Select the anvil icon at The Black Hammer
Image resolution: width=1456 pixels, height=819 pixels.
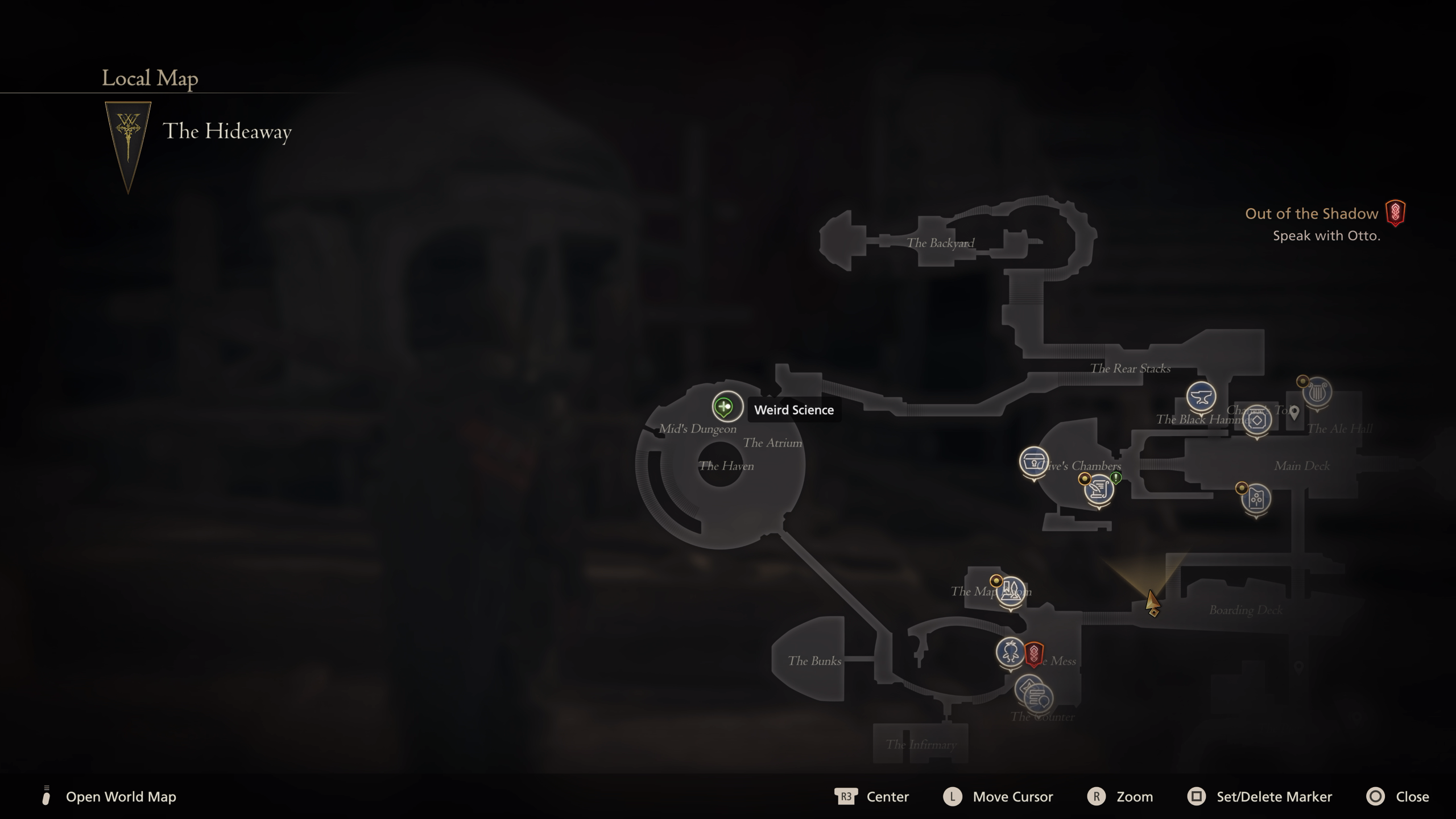coord(1203,398)
